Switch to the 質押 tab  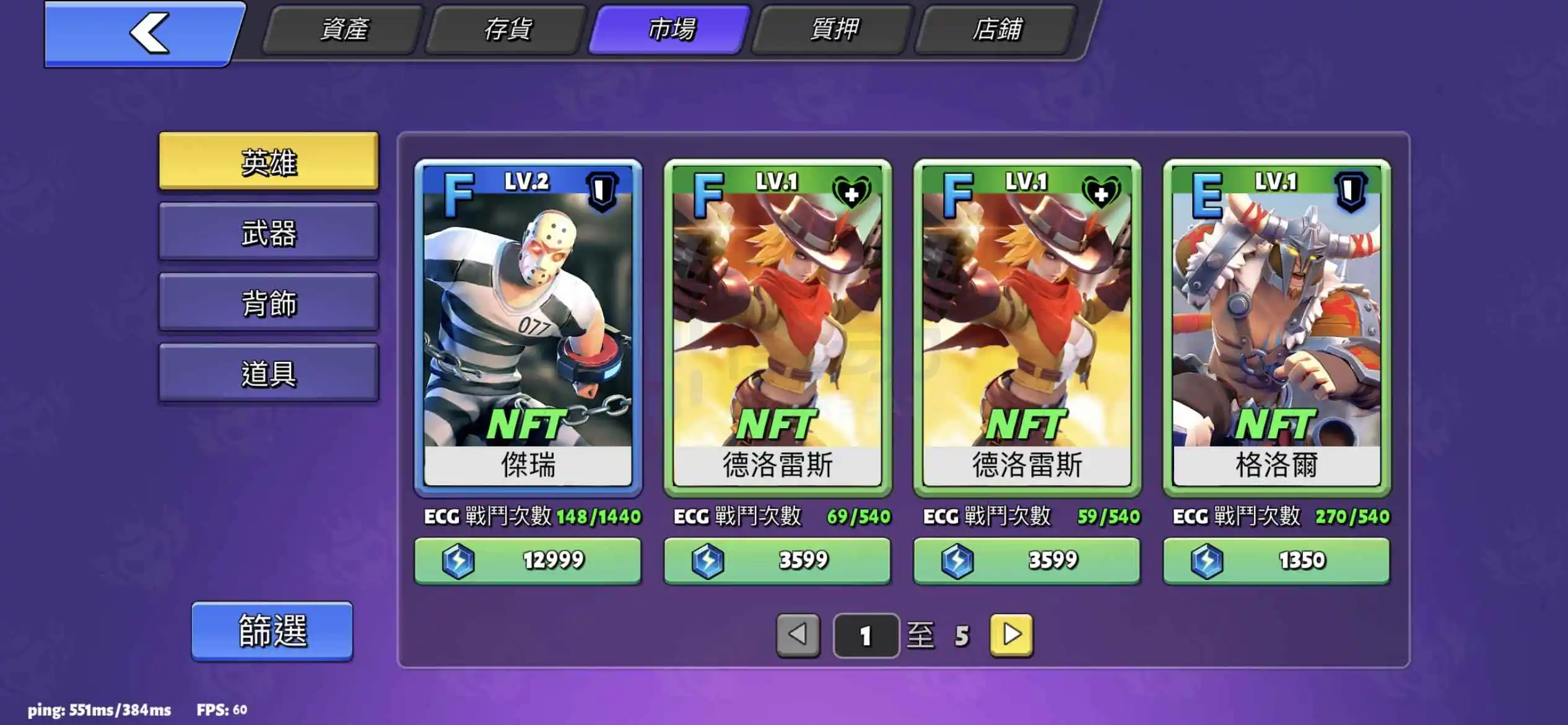[x=834, y=30]
